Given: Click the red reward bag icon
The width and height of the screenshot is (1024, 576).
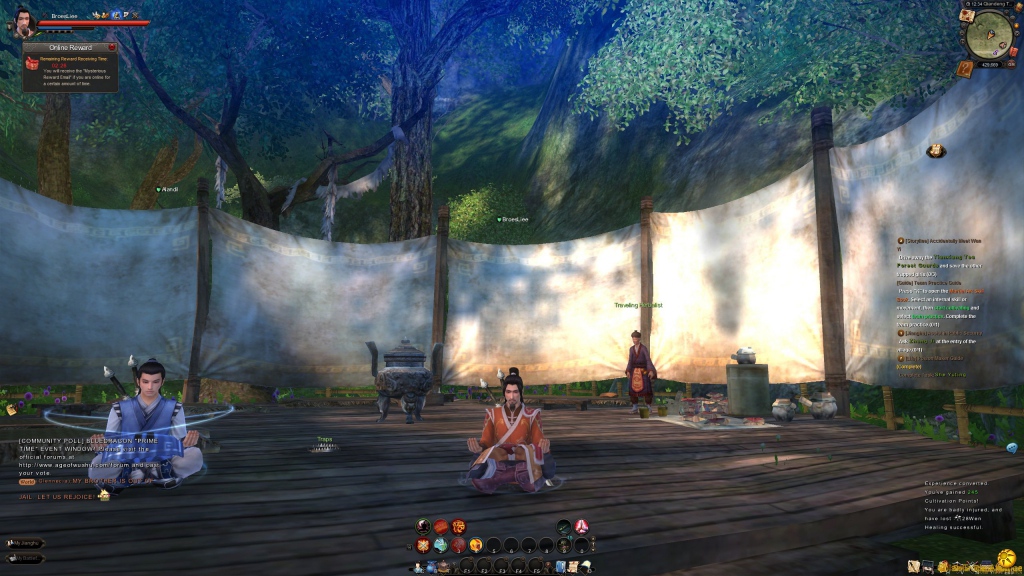Looking at the screenshot, I should point(32,63).
